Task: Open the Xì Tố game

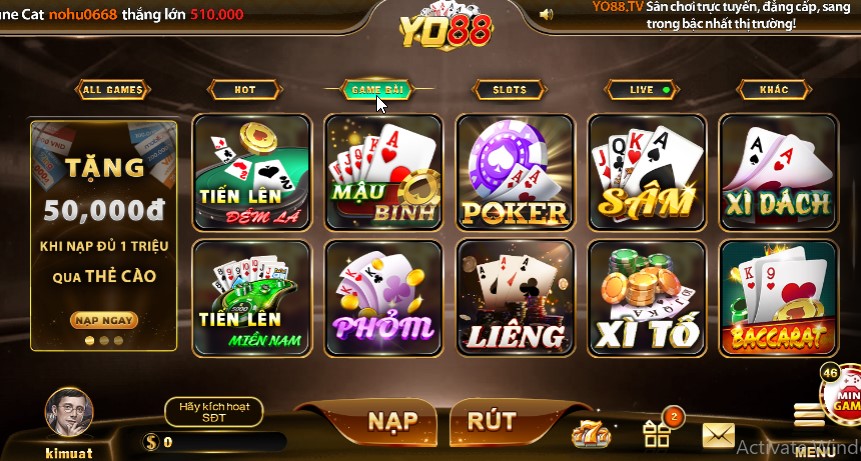Action: 646,298
